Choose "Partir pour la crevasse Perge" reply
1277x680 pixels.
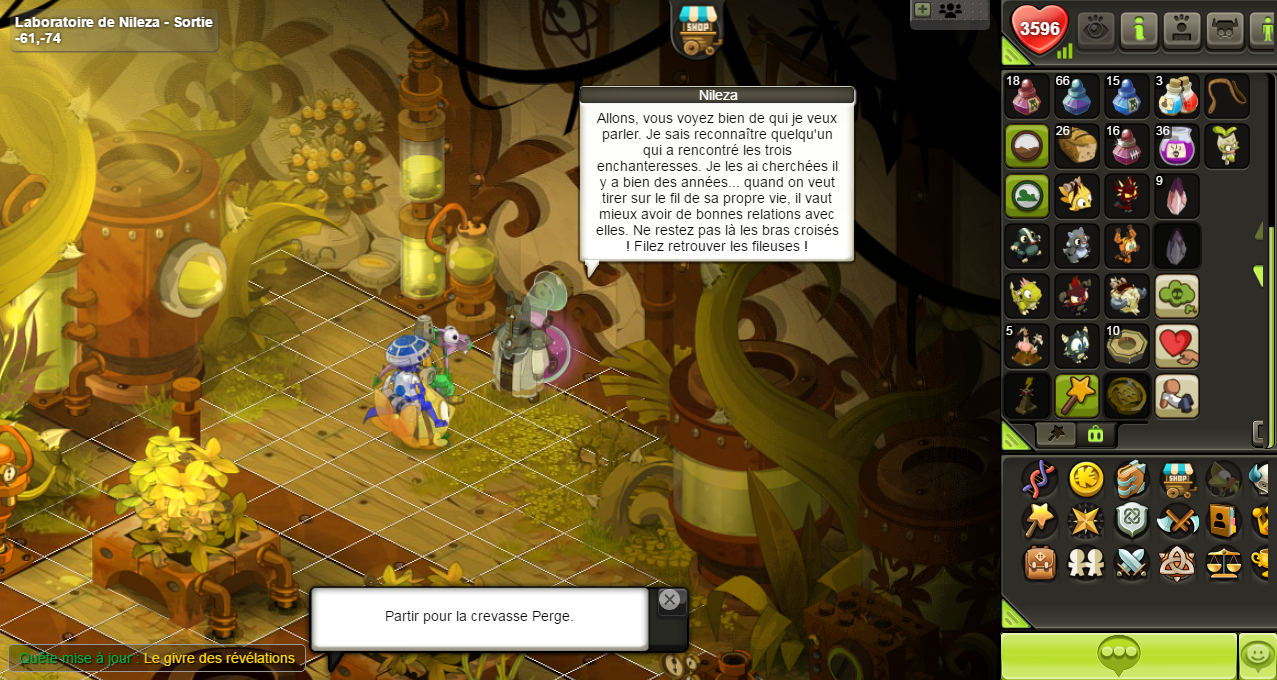(479, 617)
